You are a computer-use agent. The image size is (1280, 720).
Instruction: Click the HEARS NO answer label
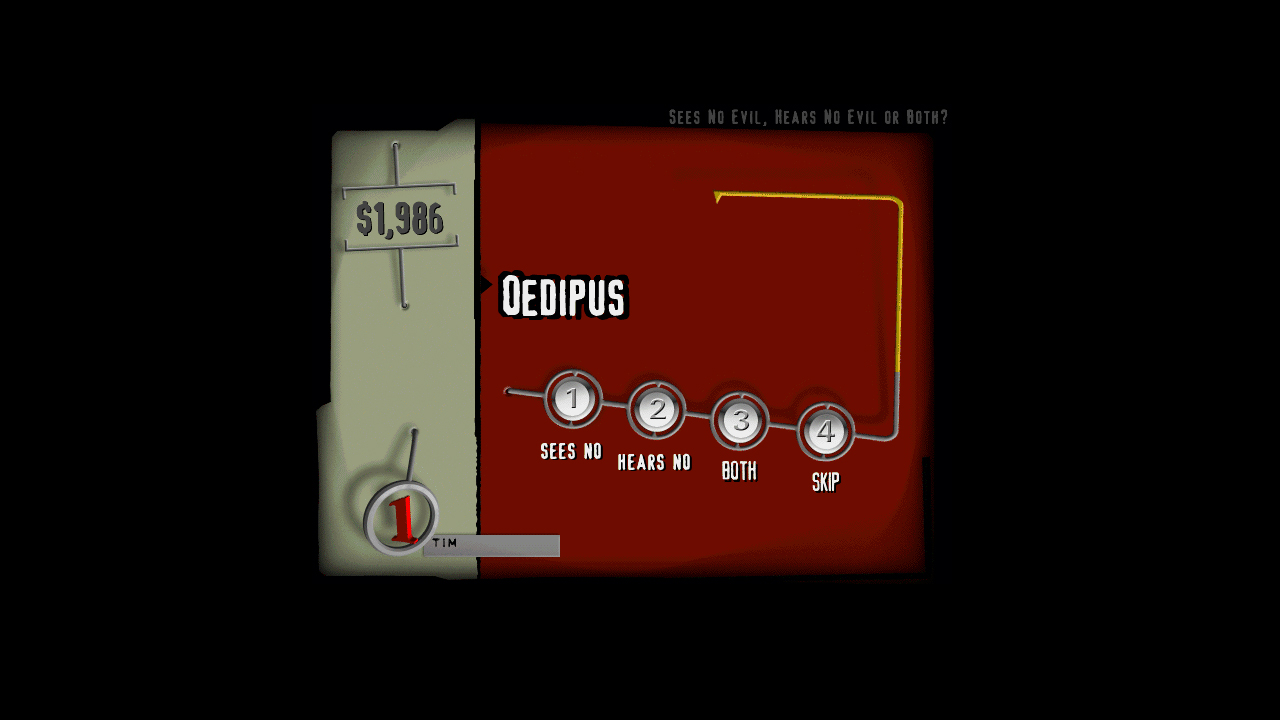click(x=655, y=461)
